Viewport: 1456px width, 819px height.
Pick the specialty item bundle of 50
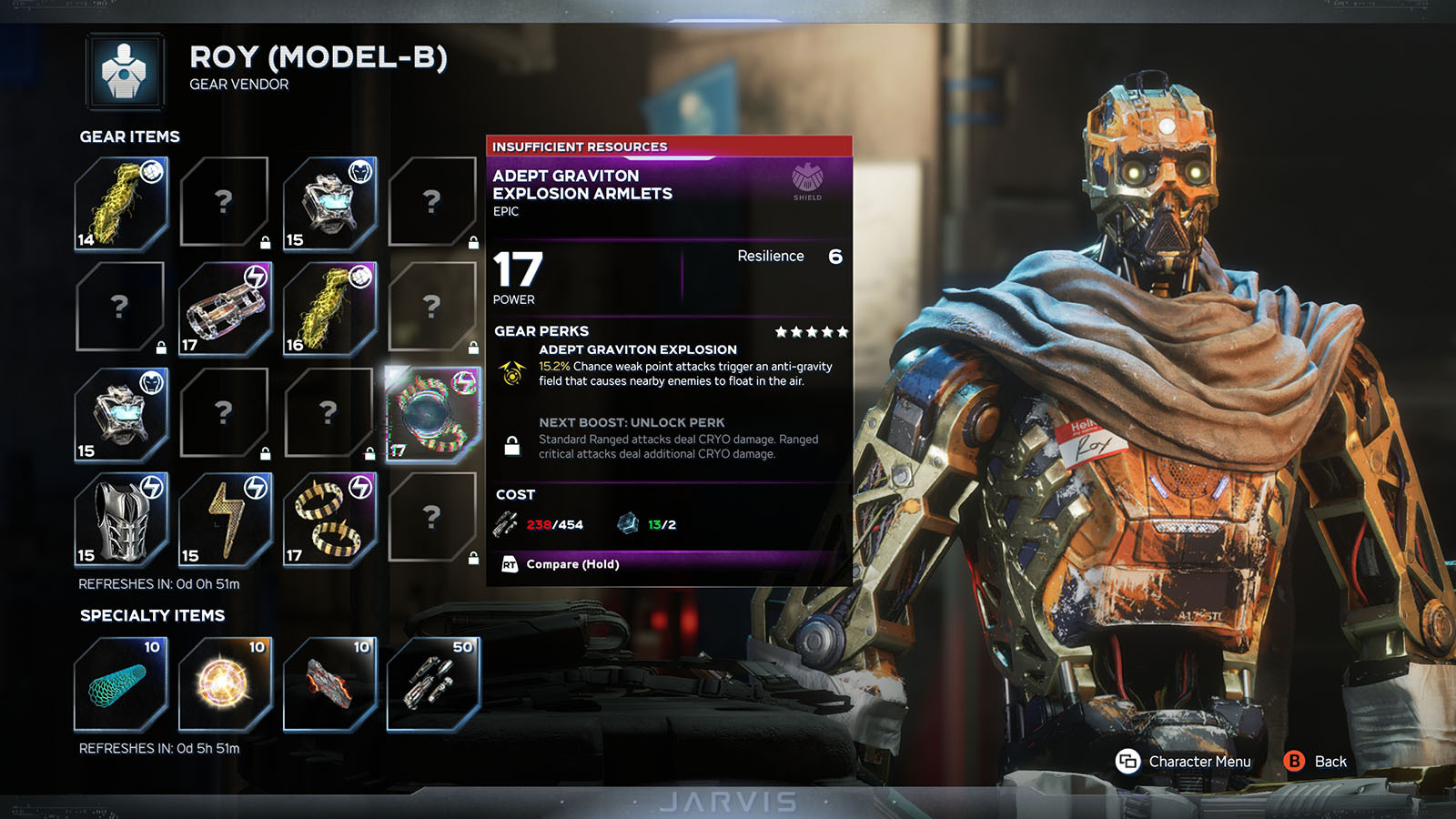point(432,684)
